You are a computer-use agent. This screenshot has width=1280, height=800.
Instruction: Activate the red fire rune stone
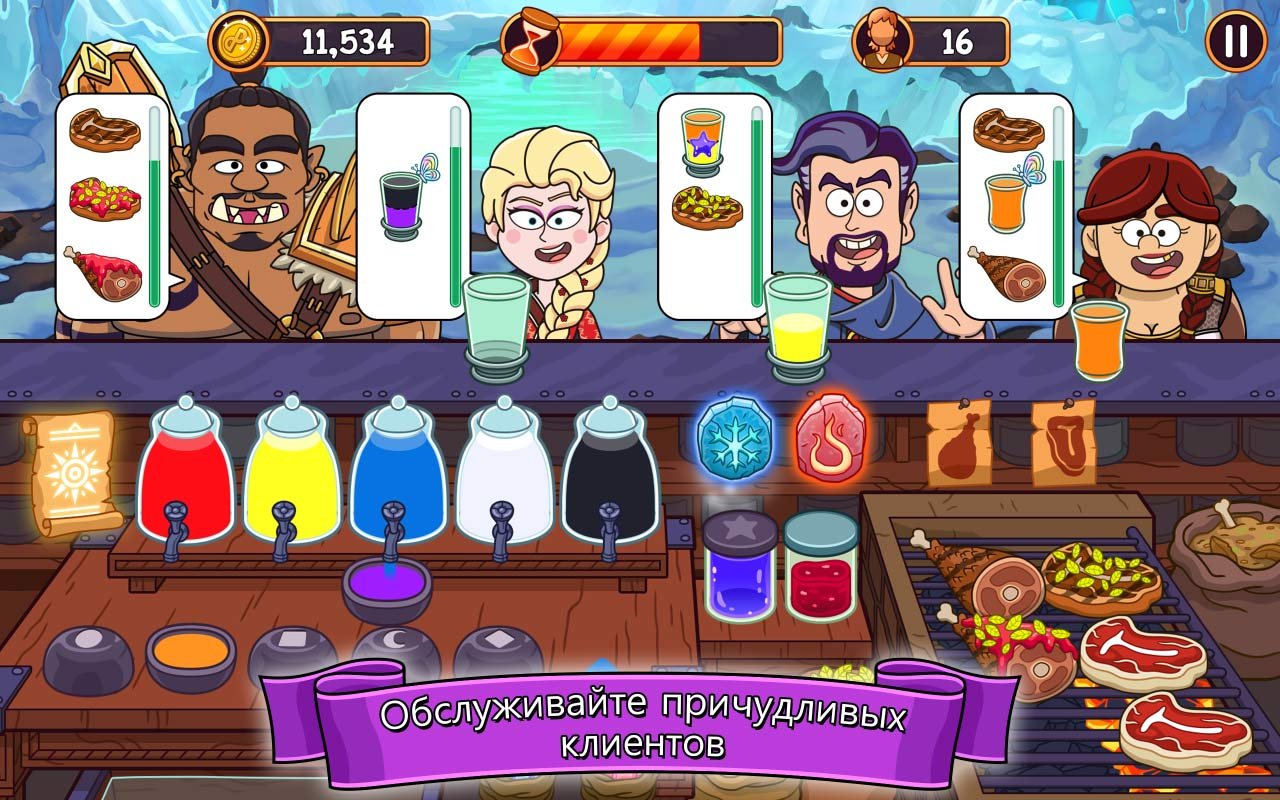point(830,438)
